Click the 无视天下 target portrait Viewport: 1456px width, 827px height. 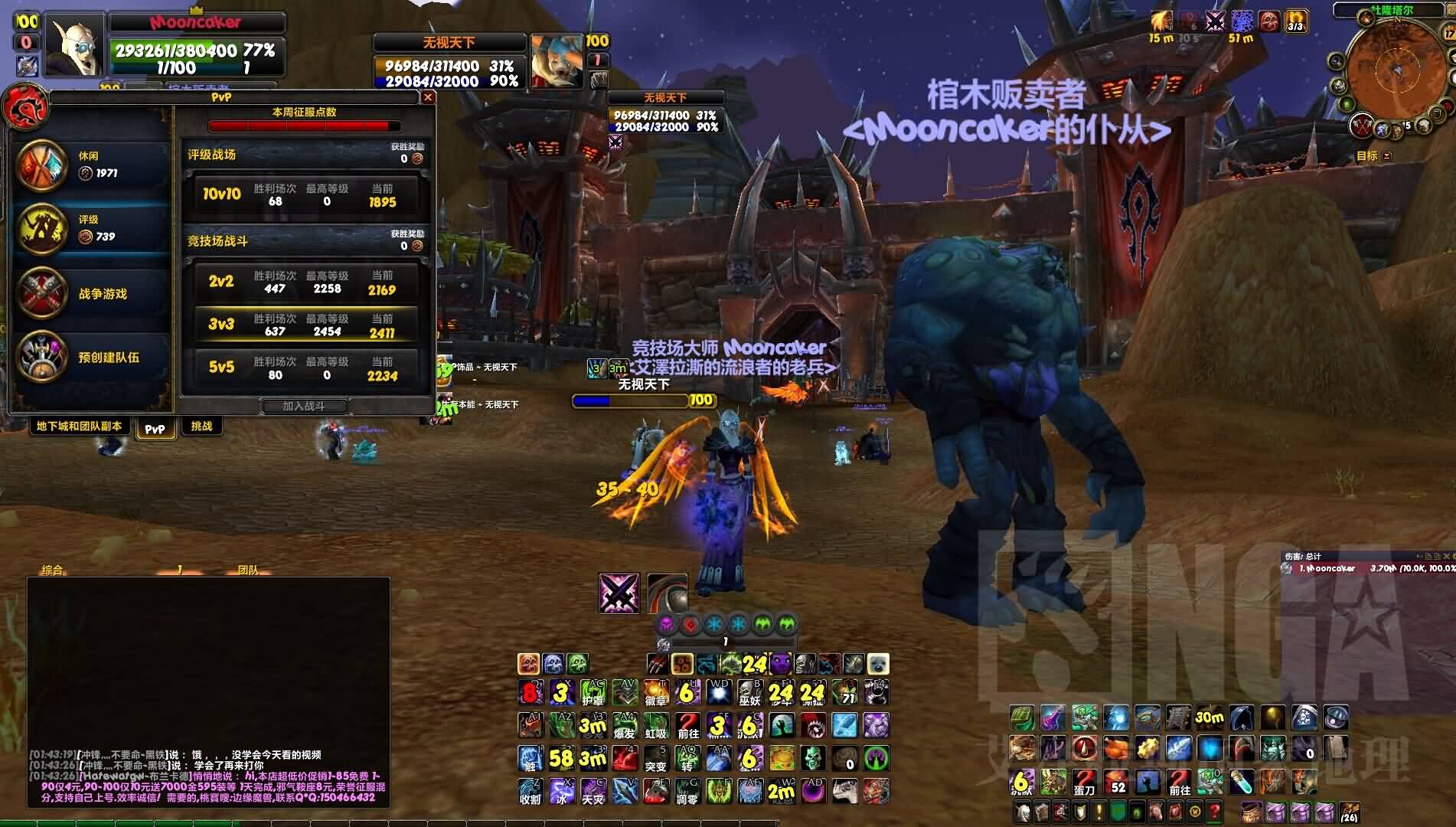click(x=557, y=60)
